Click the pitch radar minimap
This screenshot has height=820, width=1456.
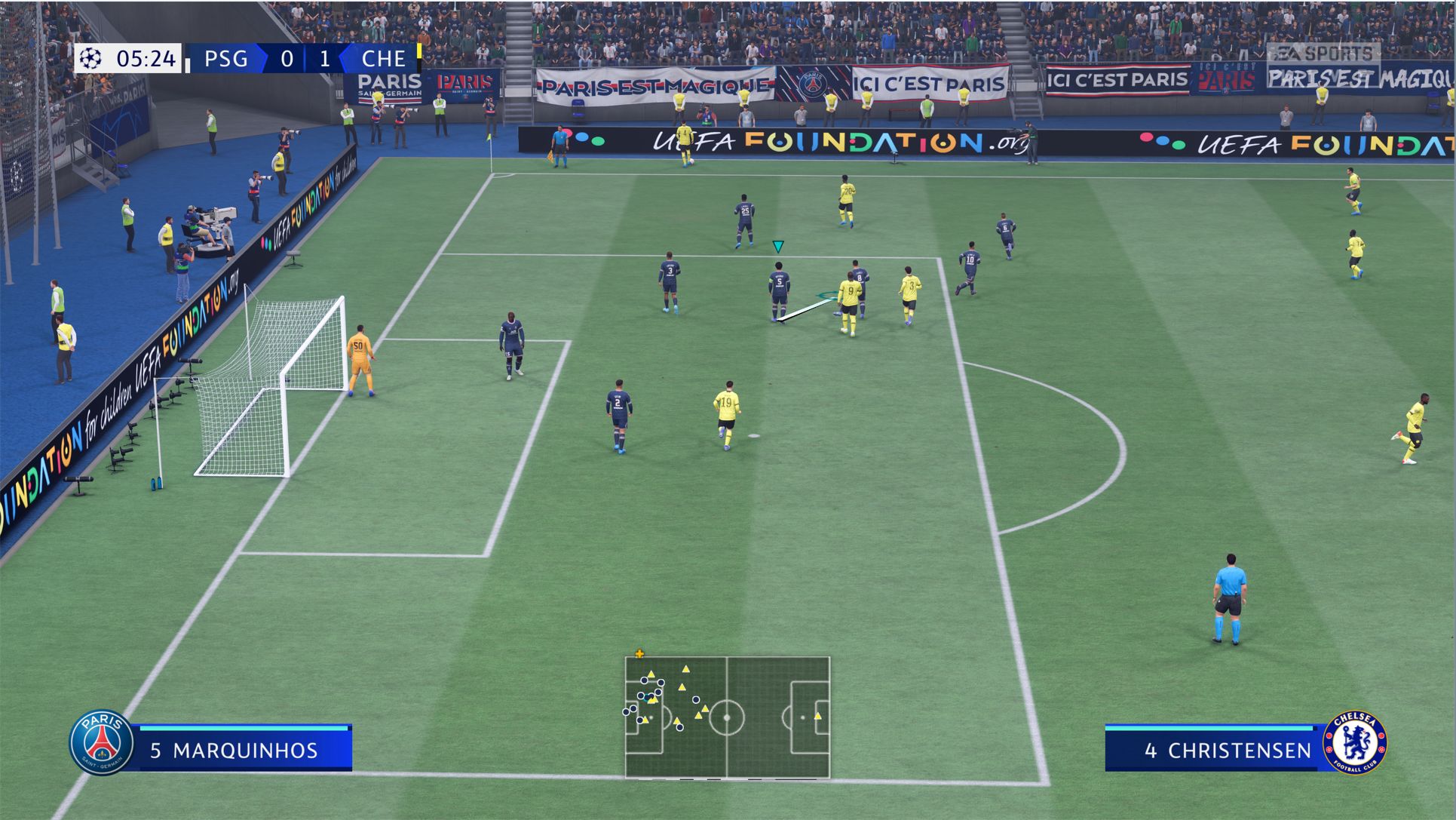tap(727, 717)
